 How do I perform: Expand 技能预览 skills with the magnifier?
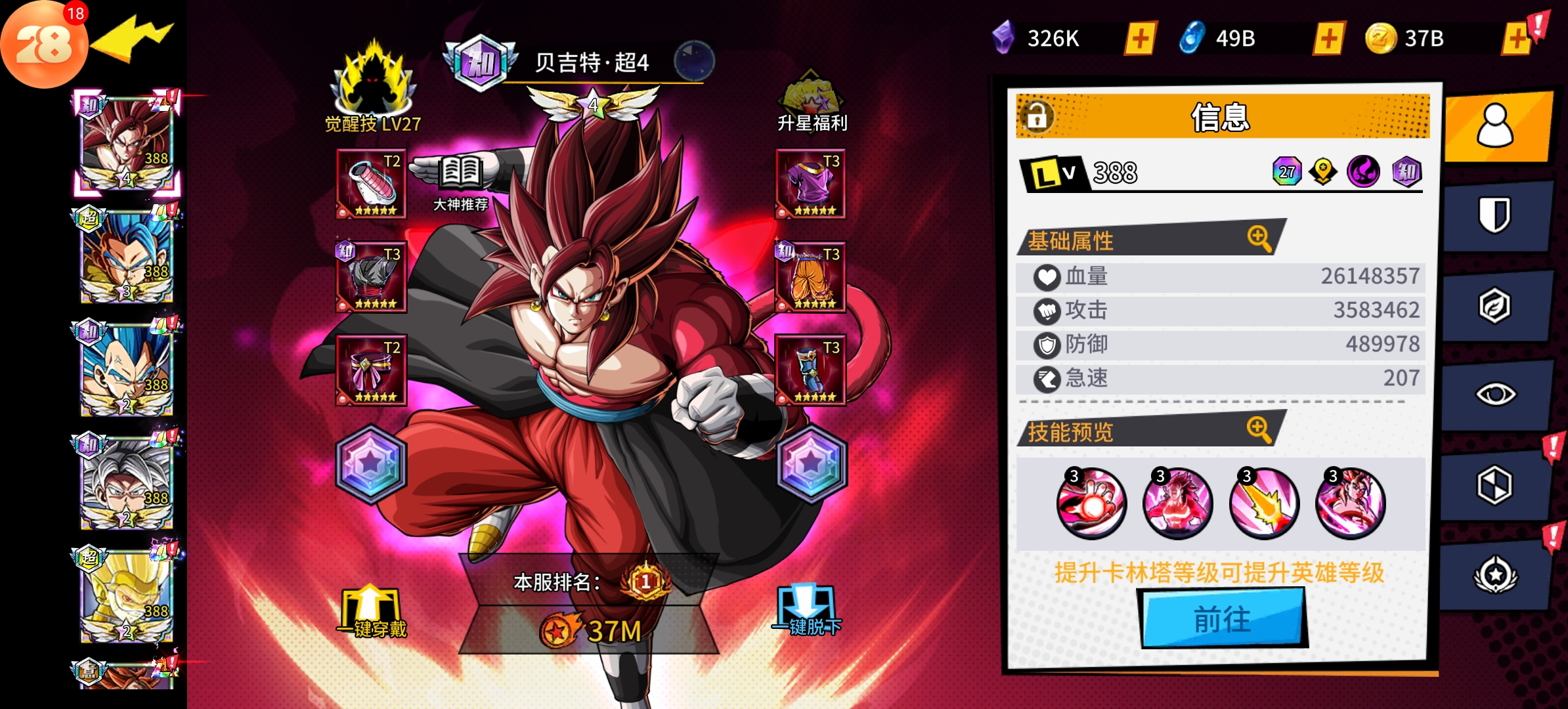[x=1259, y=430]
